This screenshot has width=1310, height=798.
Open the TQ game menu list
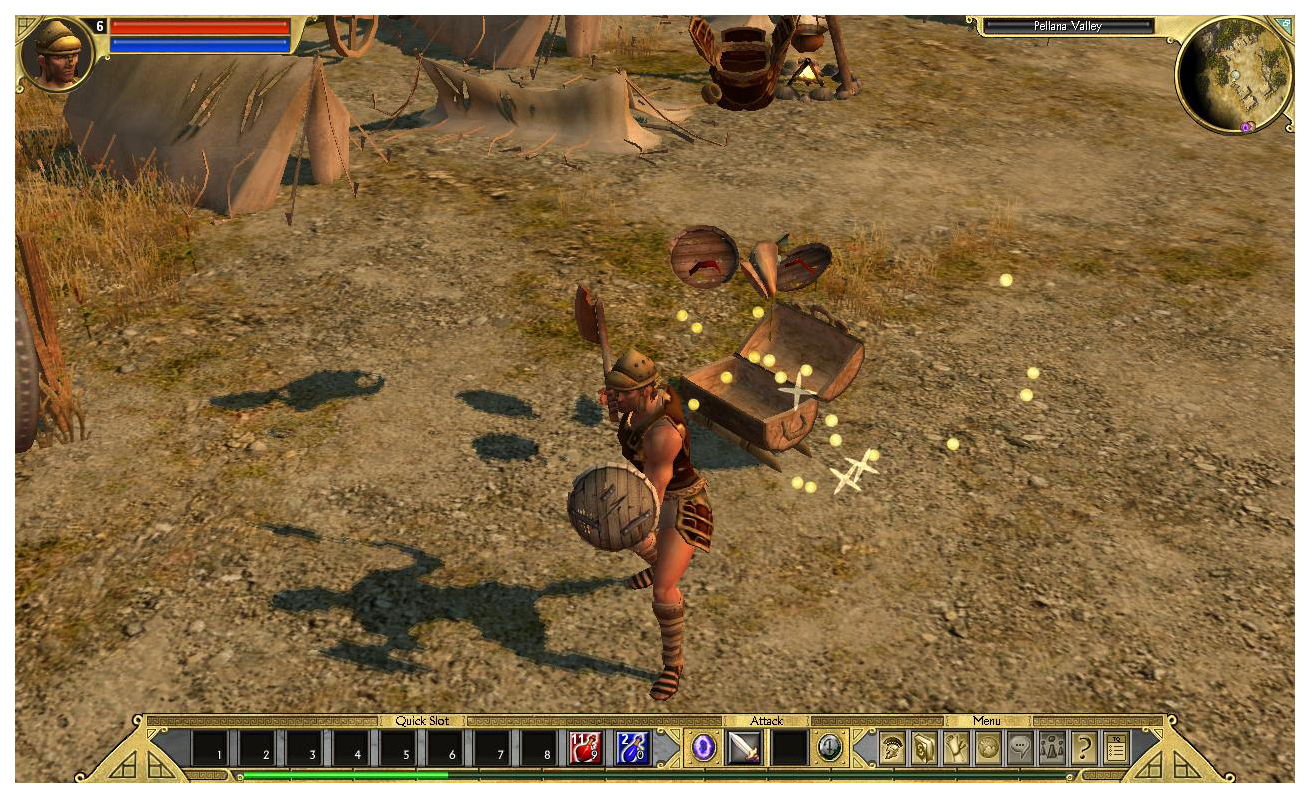1116,748
